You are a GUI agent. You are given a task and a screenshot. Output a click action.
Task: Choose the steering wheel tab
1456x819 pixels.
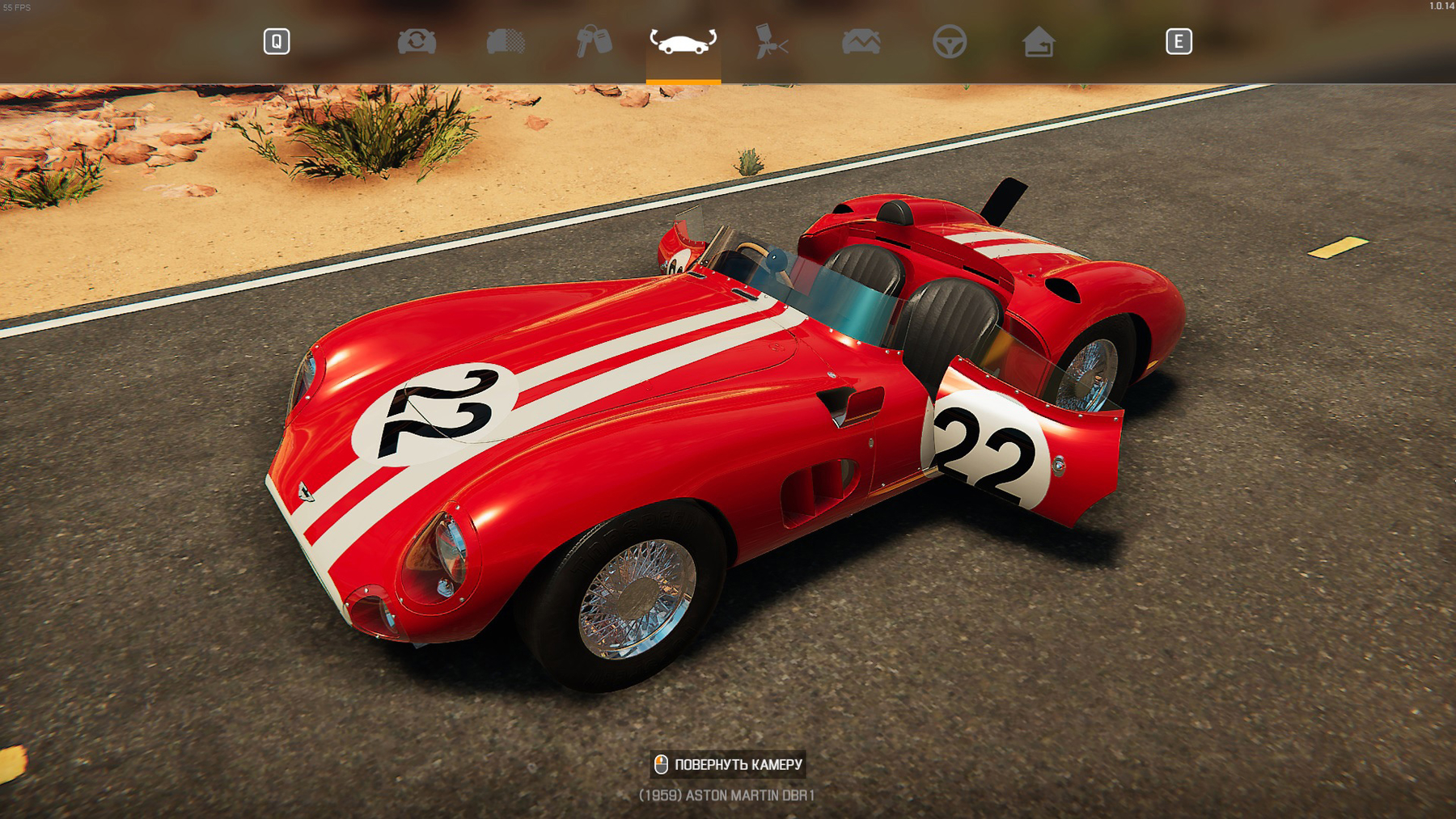tap(949, 41)
